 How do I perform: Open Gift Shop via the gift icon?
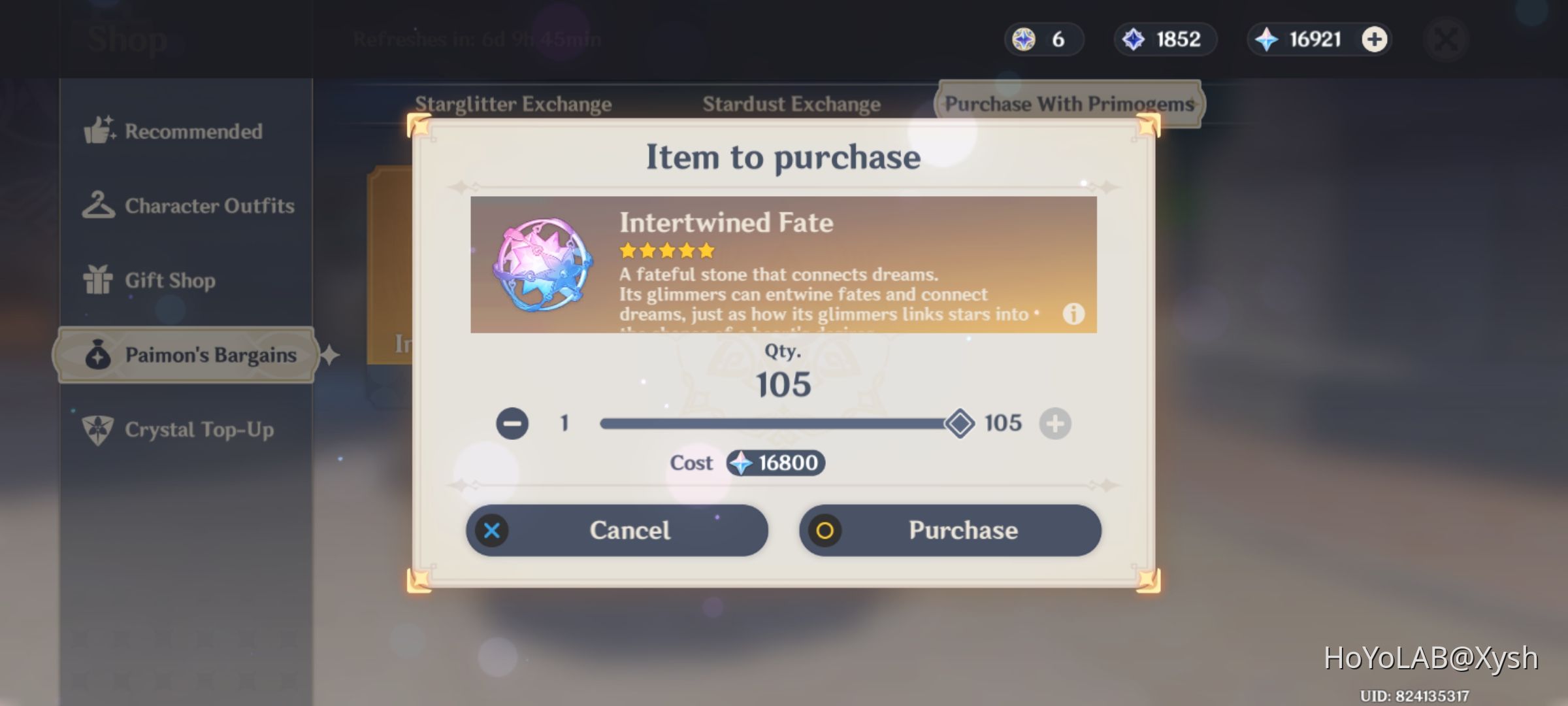(99, 280)
